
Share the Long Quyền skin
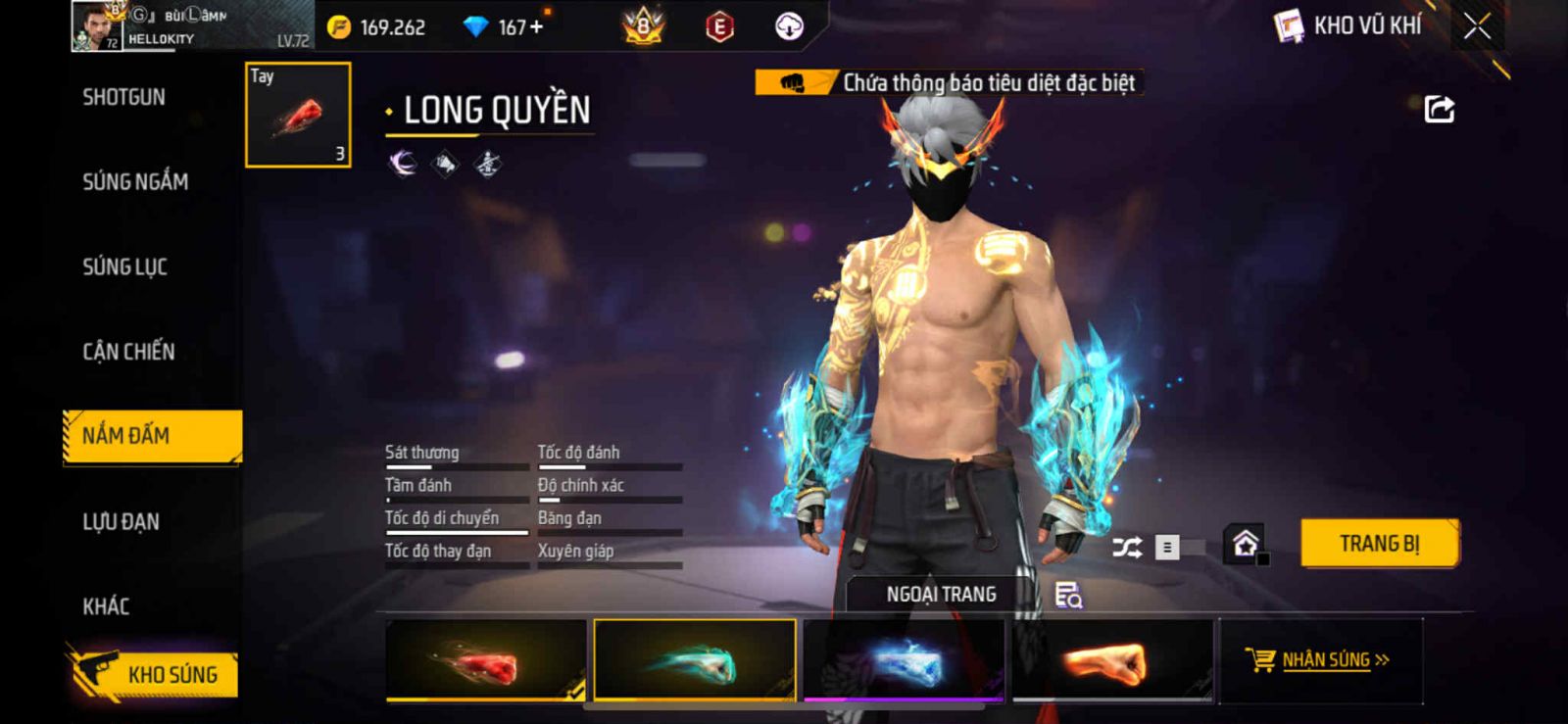1439,109
